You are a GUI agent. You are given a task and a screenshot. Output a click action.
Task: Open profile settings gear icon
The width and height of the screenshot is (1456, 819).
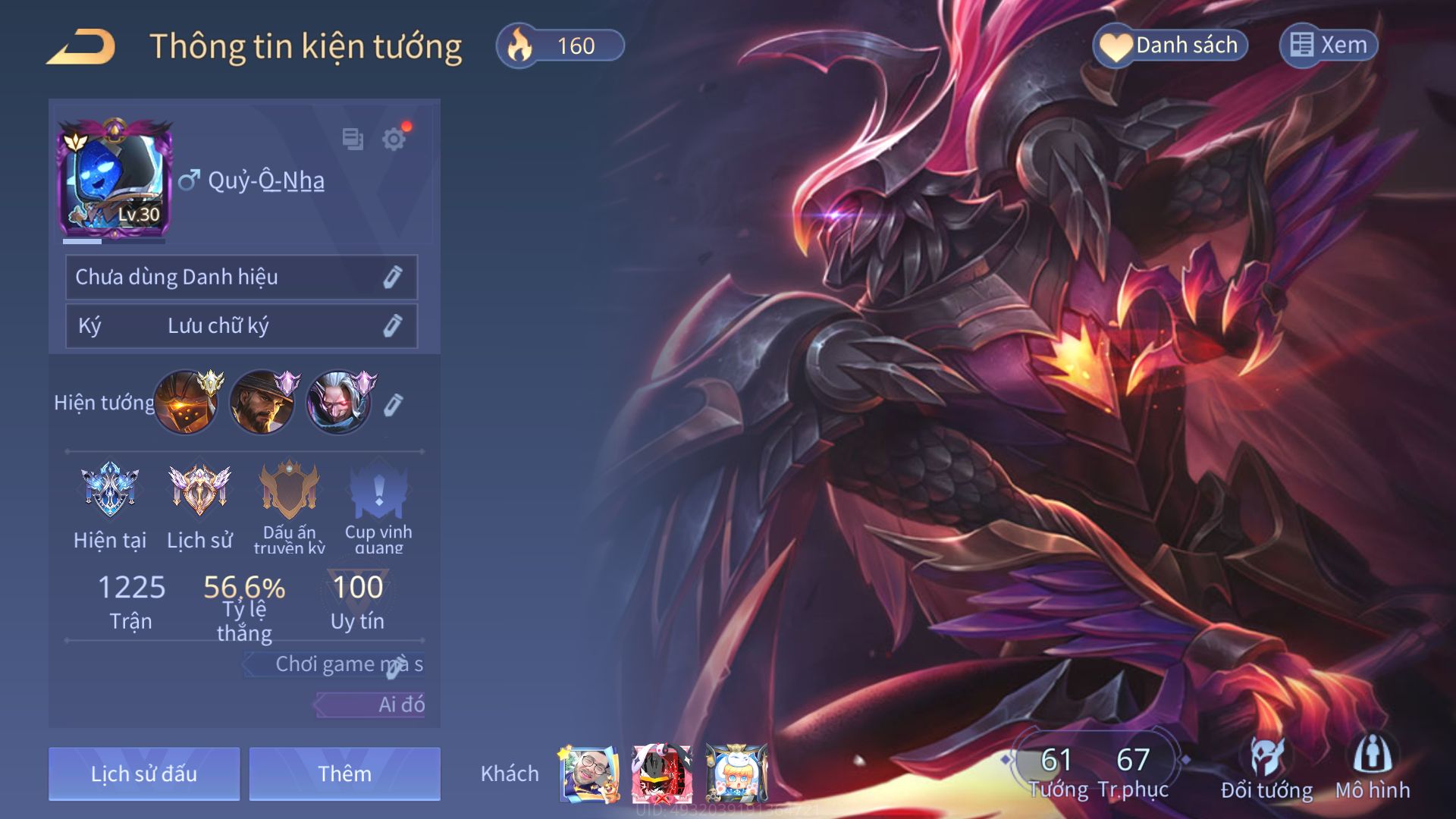click(394, 140)
